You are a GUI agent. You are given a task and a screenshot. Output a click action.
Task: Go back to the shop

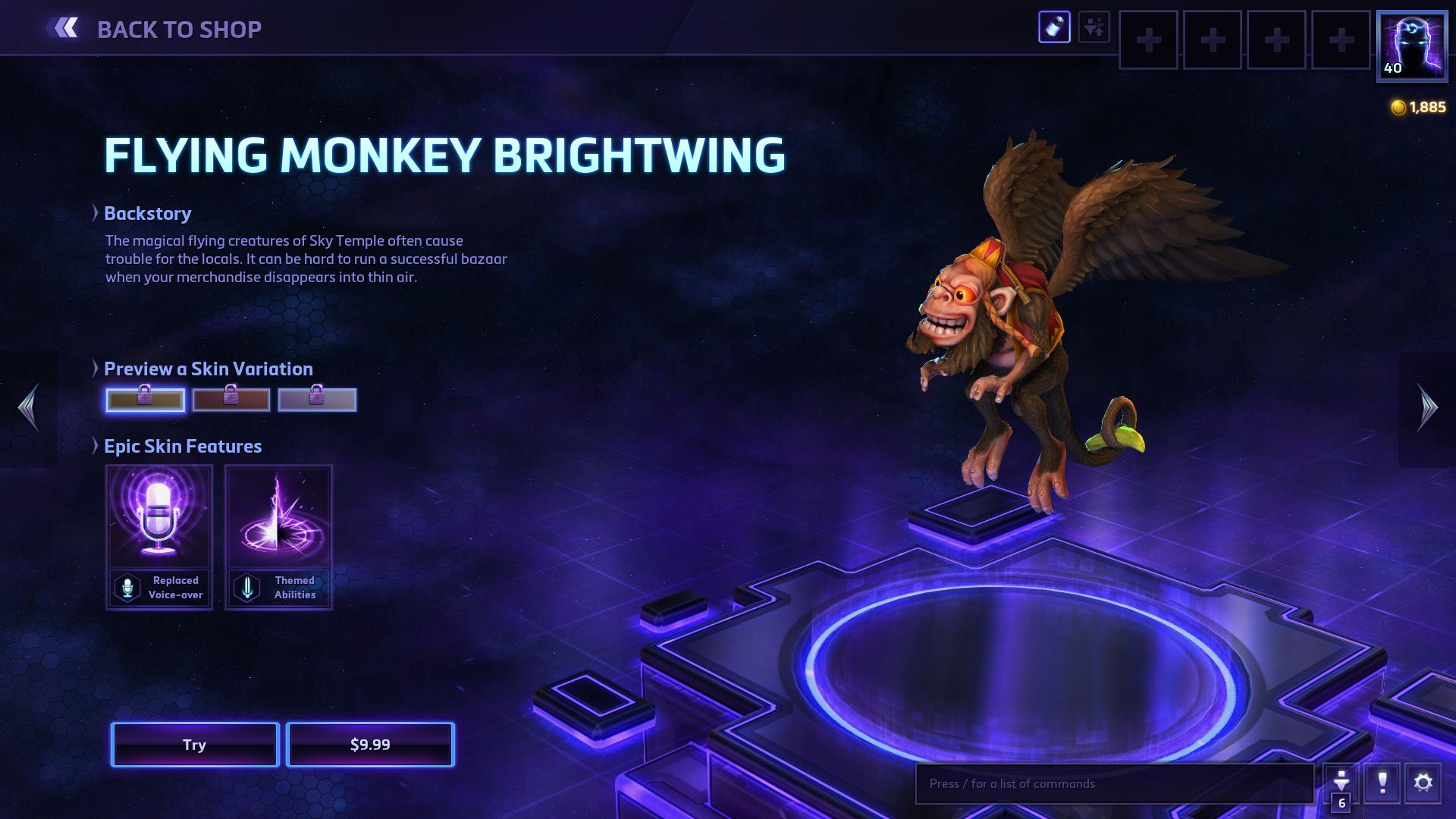coord(155,29)
